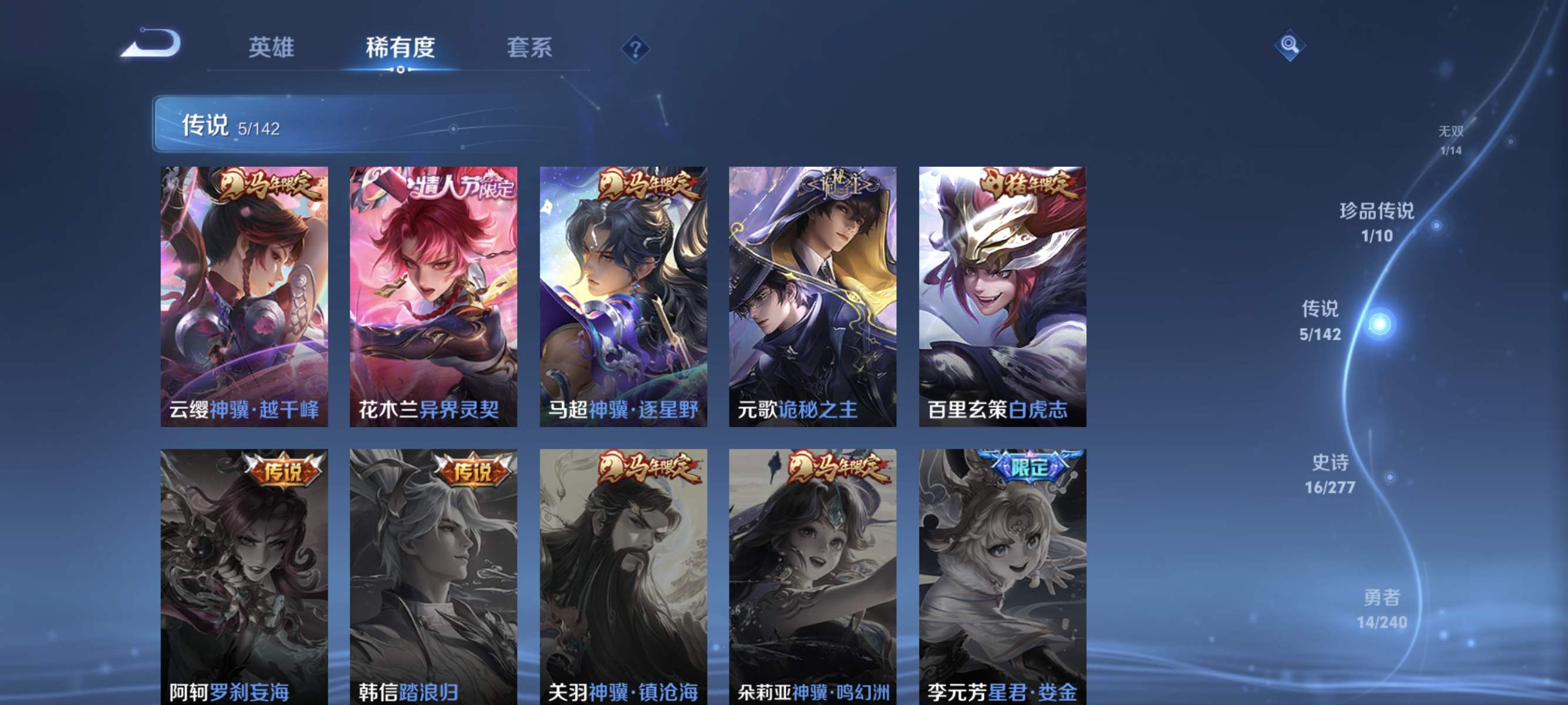Click the search magnifier icon top right
Image resolution: width=1568 pixels, height=705 pixels.
tap(1291, 44)
